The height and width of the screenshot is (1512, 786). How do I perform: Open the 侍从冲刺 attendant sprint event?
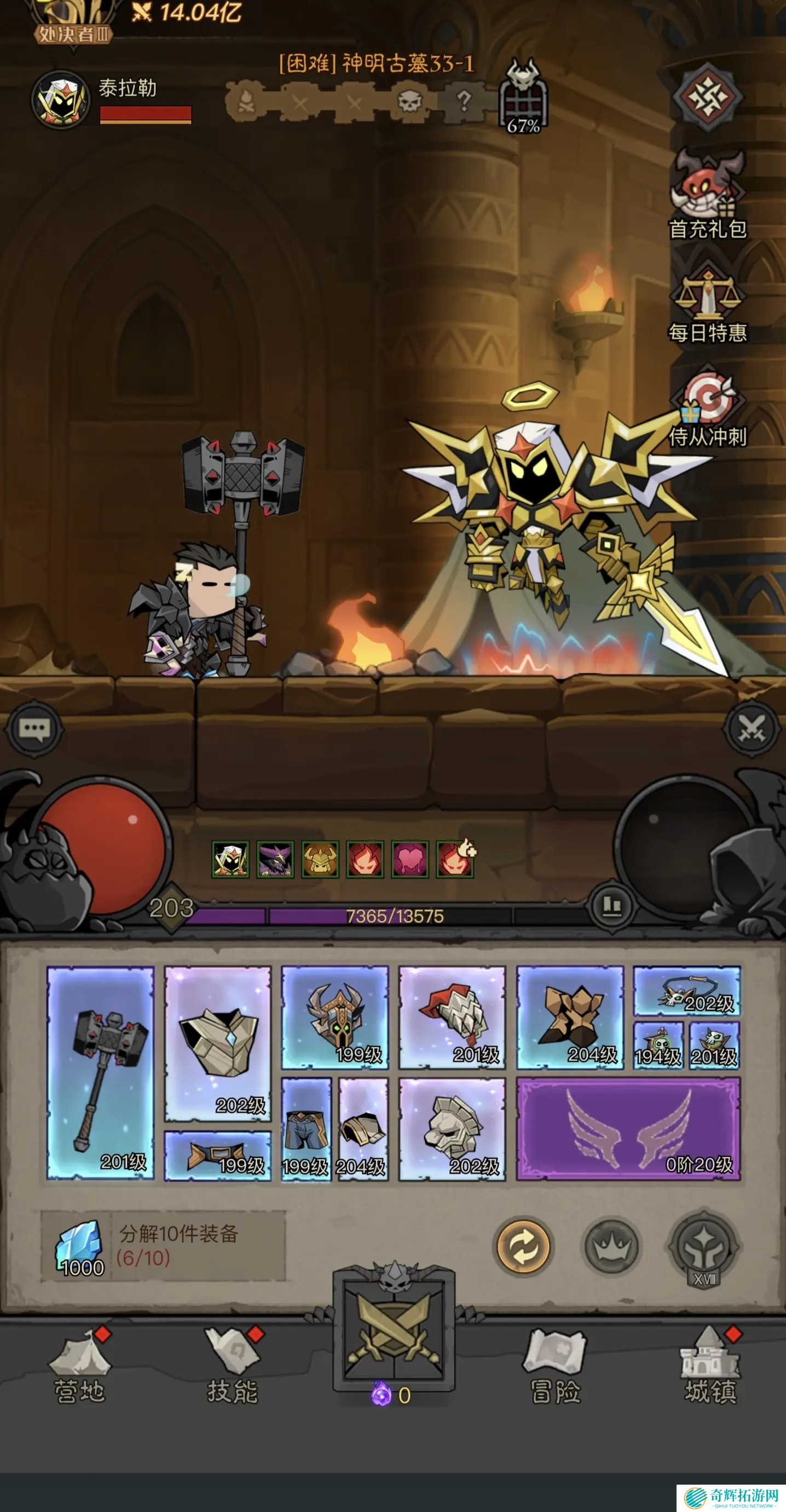(x=707, y=405)
